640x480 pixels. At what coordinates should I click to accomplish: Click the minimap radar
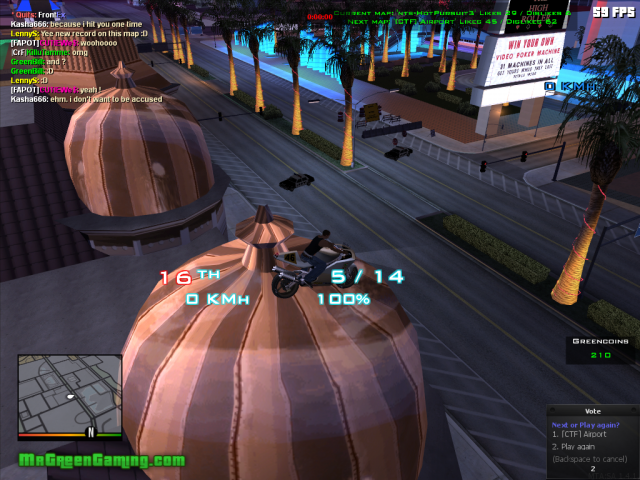click(69, 392)
